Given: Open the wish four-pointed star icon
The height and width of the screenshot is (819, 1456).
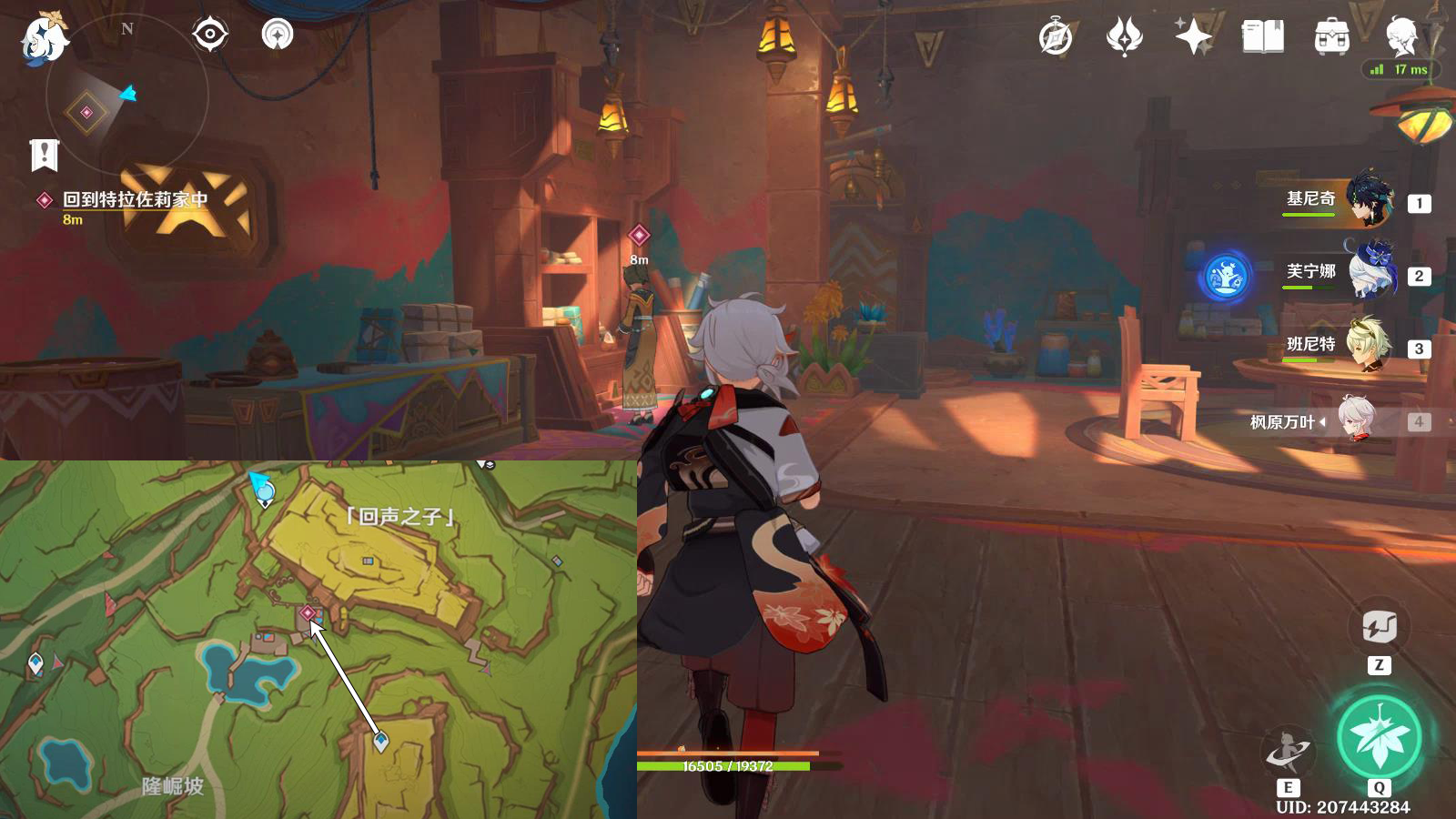Looking at the screenshot, I should (1193, 37).
